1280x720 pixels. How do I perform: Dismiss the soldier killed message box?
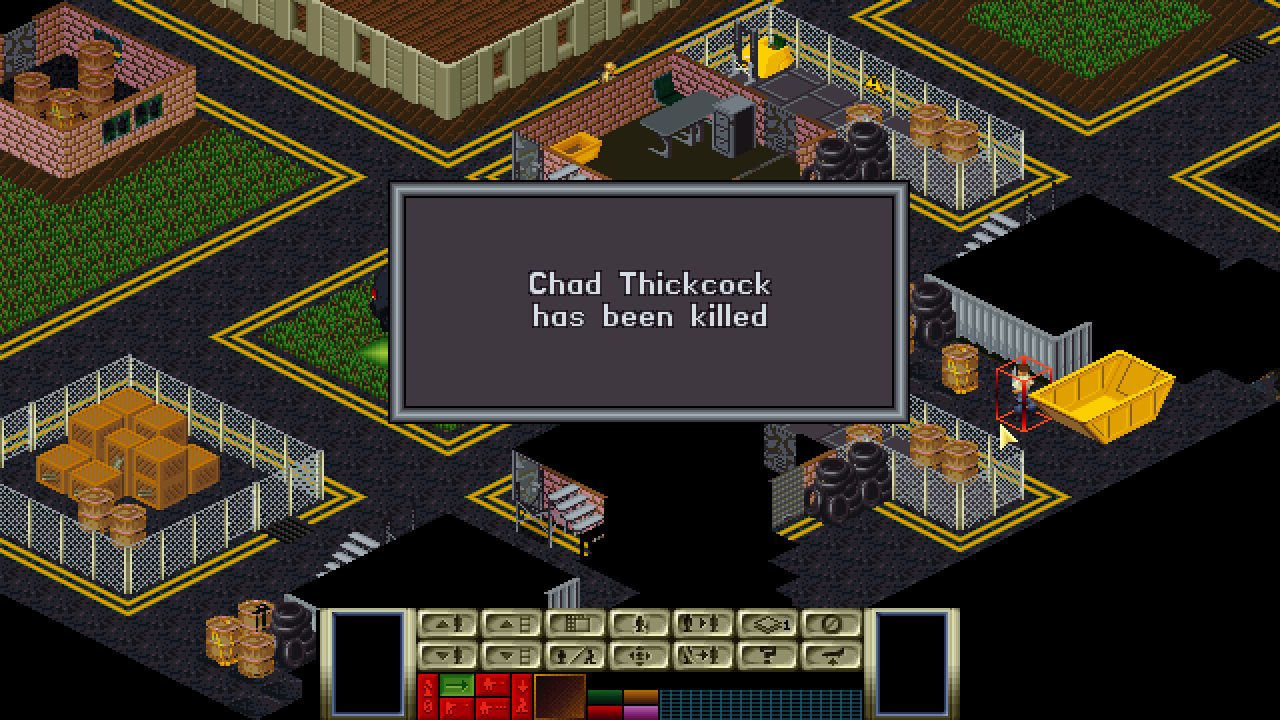(x=649, y=300)
